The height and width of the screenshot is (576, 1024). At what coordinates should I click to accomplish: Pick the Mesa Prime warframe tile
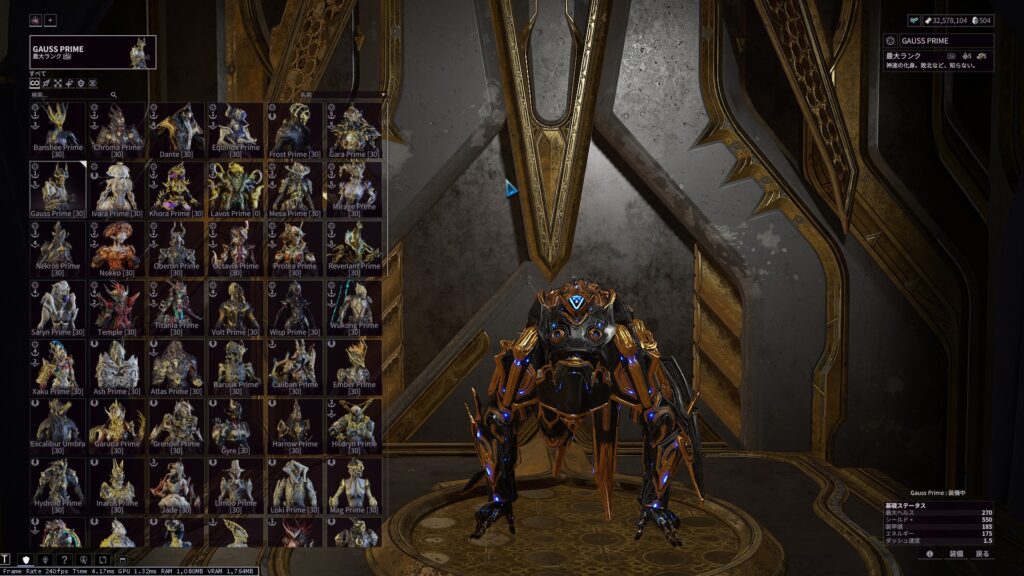click(x=295, y=188)
